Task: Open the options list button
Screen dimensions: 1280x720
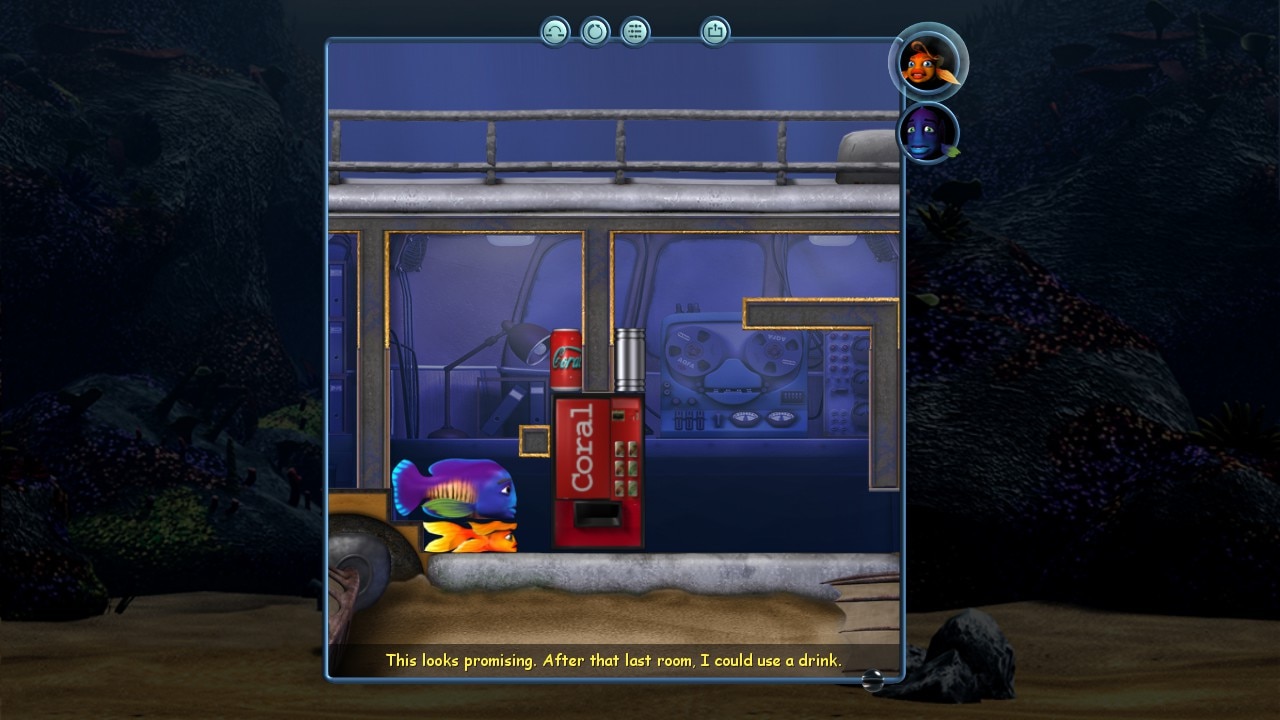Action: [635, 32]
